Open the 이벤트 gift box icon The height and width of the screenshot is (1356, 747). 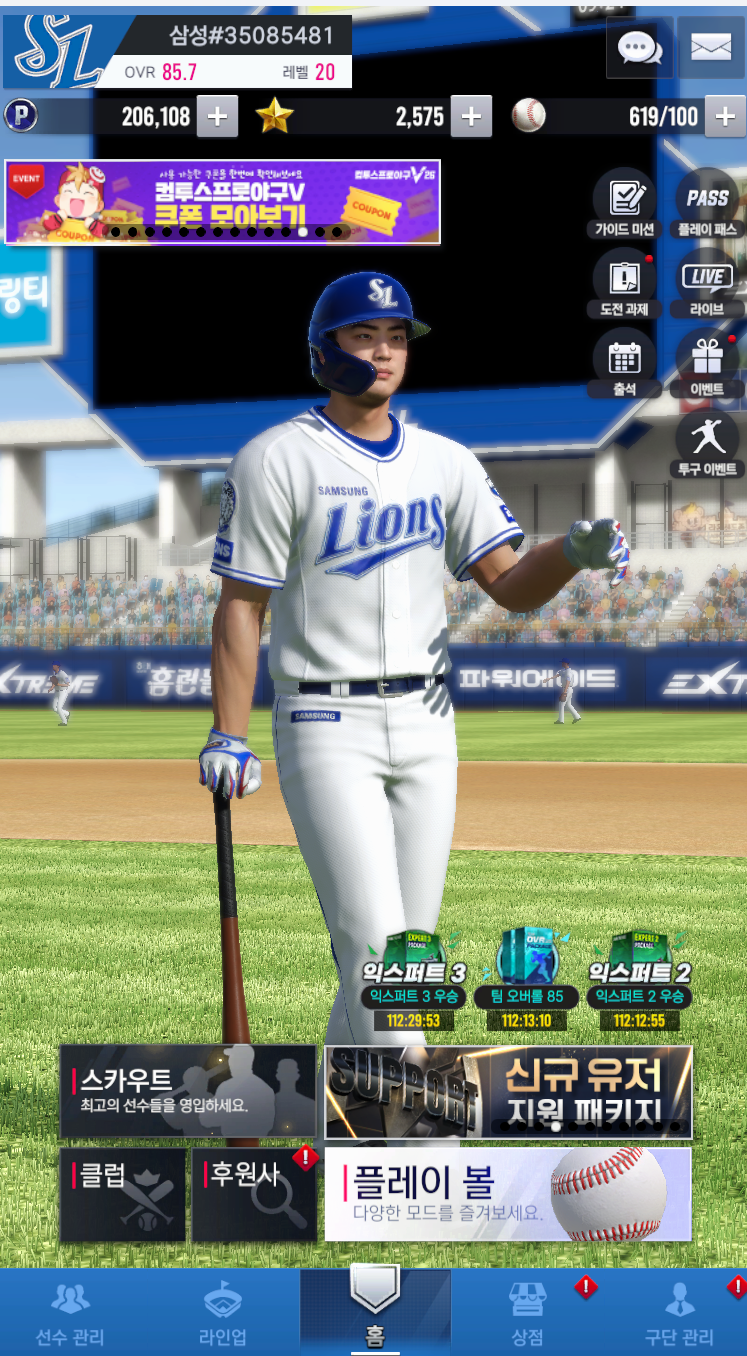[x=707, y=364]
